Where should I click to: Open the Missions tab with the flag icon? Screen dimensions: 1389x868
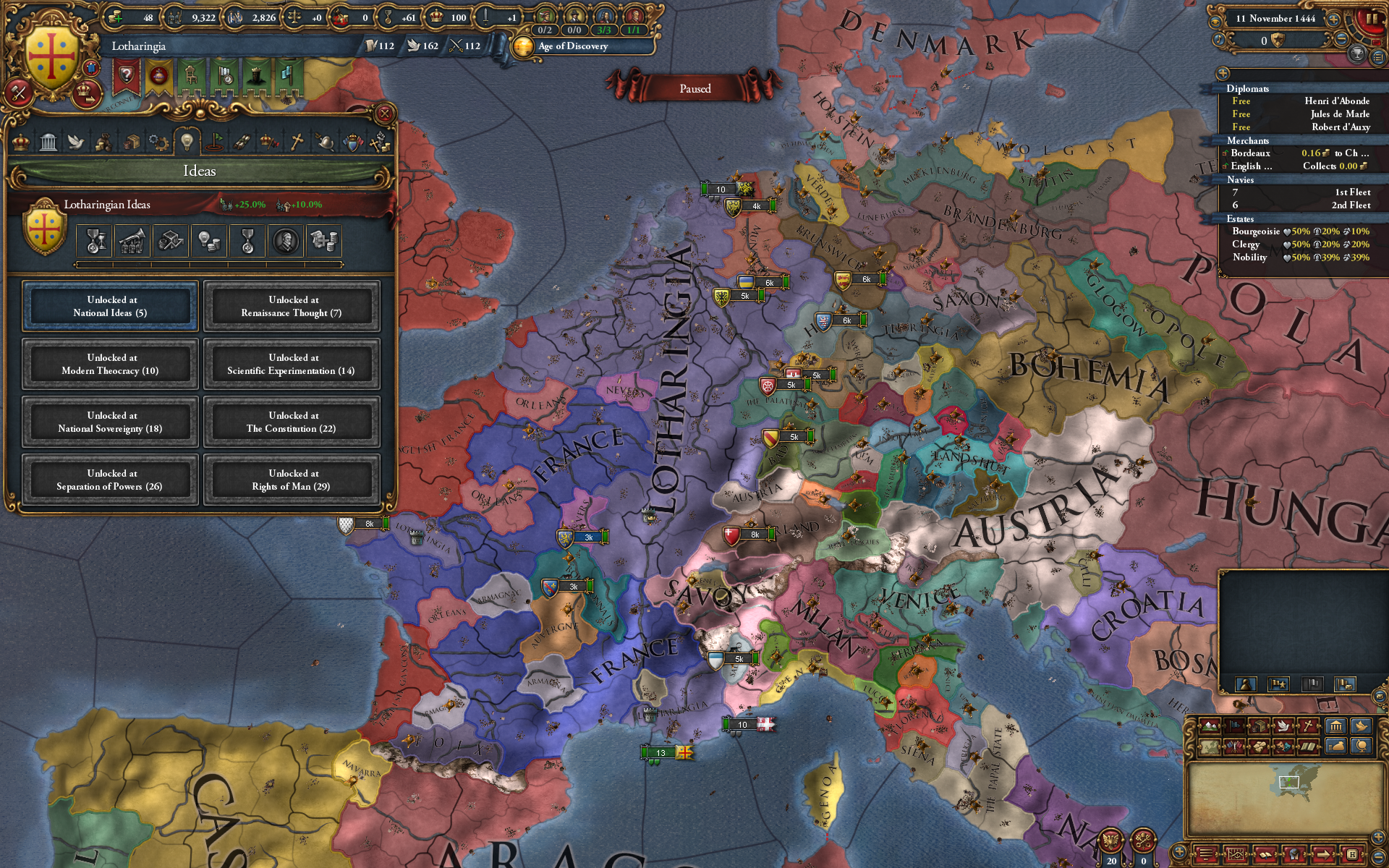pyautogui.click(x=213, y=142)
